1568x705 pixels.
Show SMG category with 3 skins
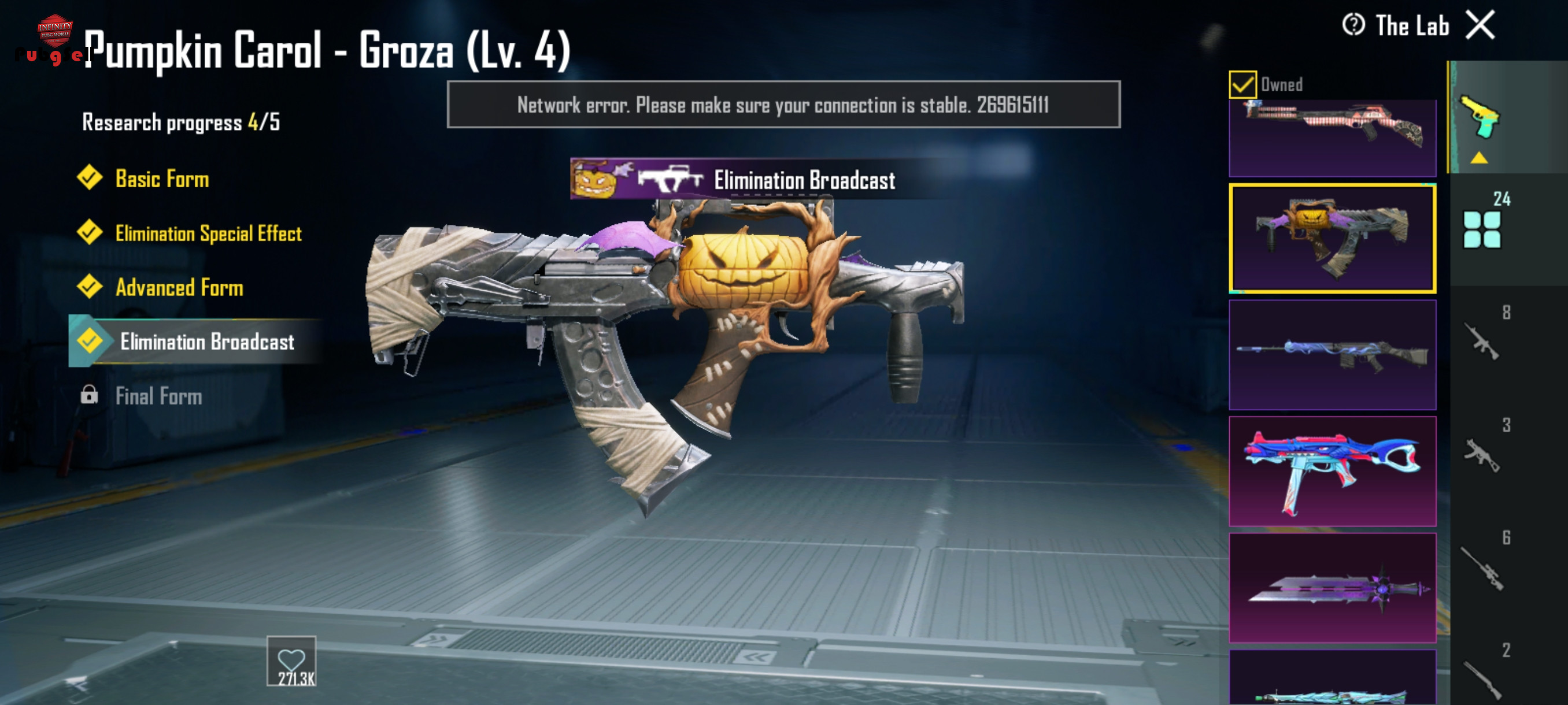(1482, 454)
